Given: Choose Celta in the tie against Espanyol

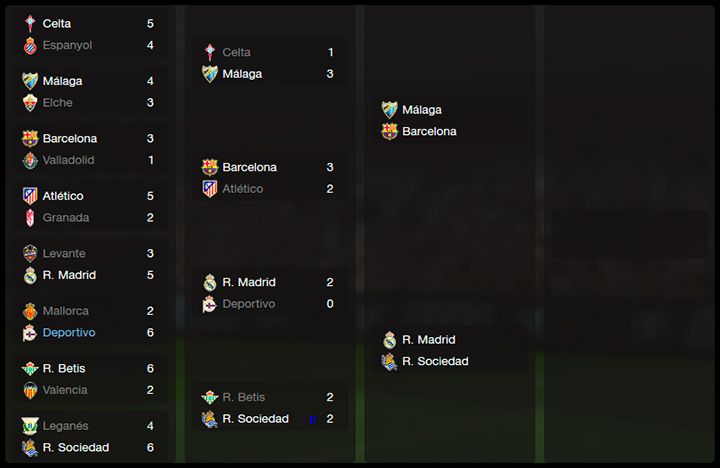Looking at the screenshot, I should 57,23.
